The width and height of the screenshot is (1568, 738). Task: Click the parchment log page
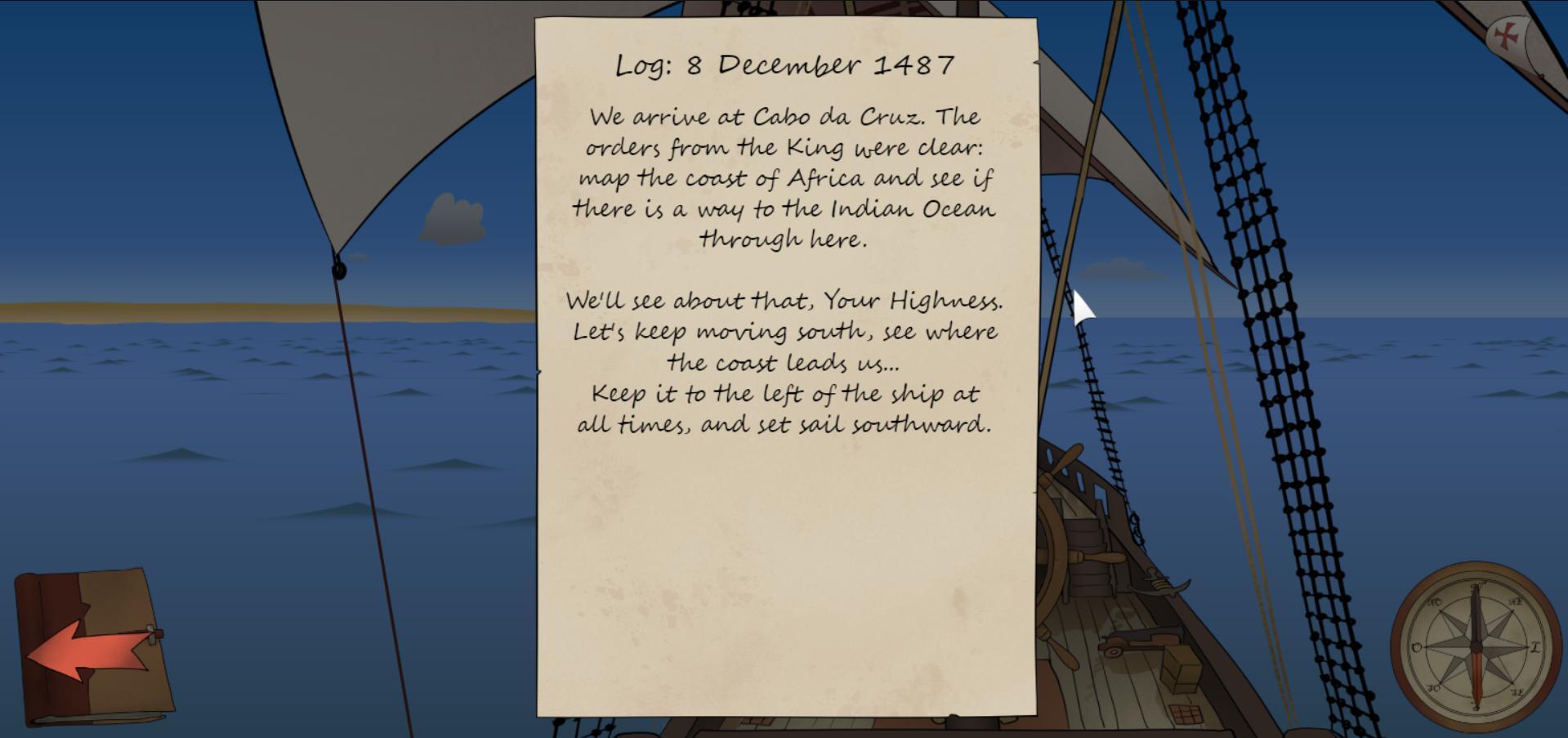click(x=784, y=556)
